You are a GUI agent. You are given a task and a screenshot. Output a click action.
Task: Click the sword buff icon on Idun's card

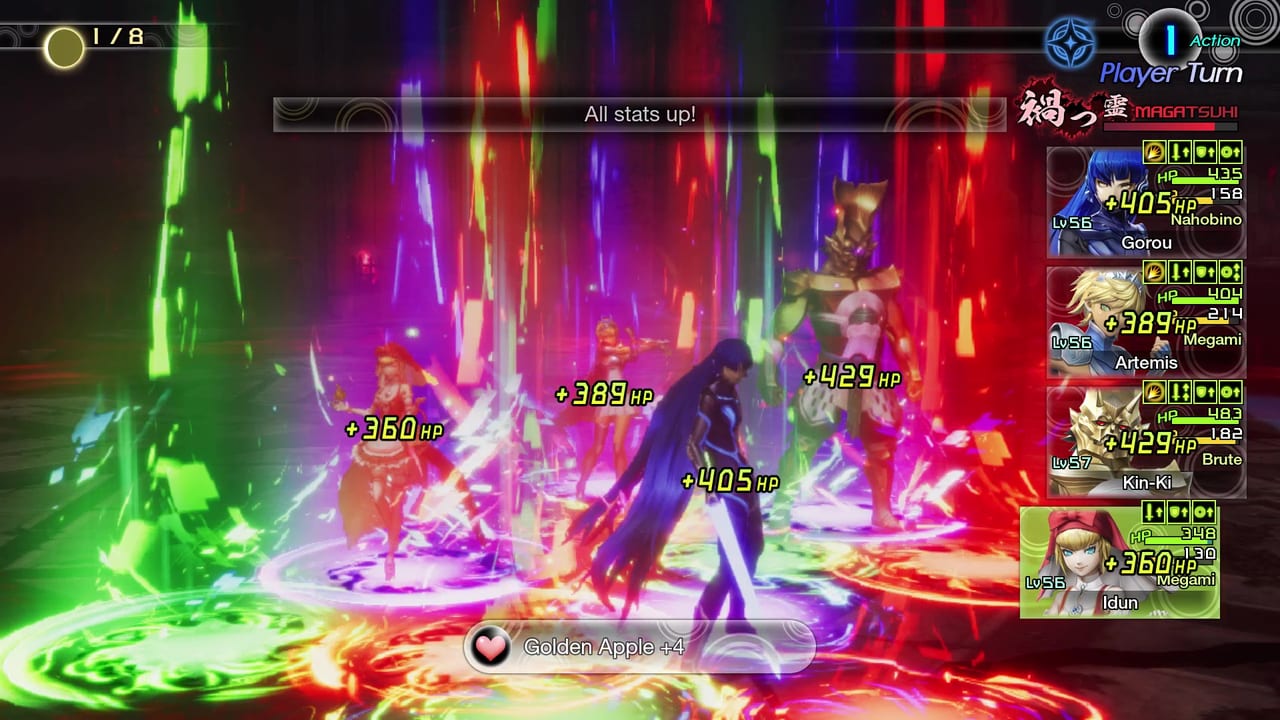1154,513
